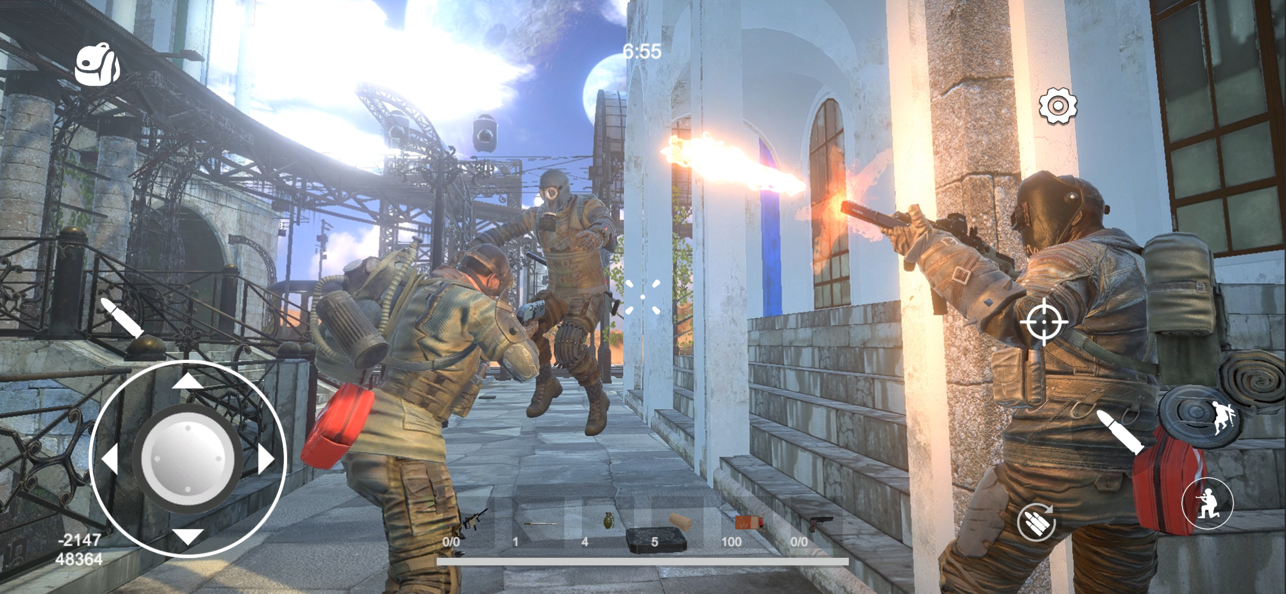Select the grenade hotbar slot
The image size is (1286, 594).
607,521
